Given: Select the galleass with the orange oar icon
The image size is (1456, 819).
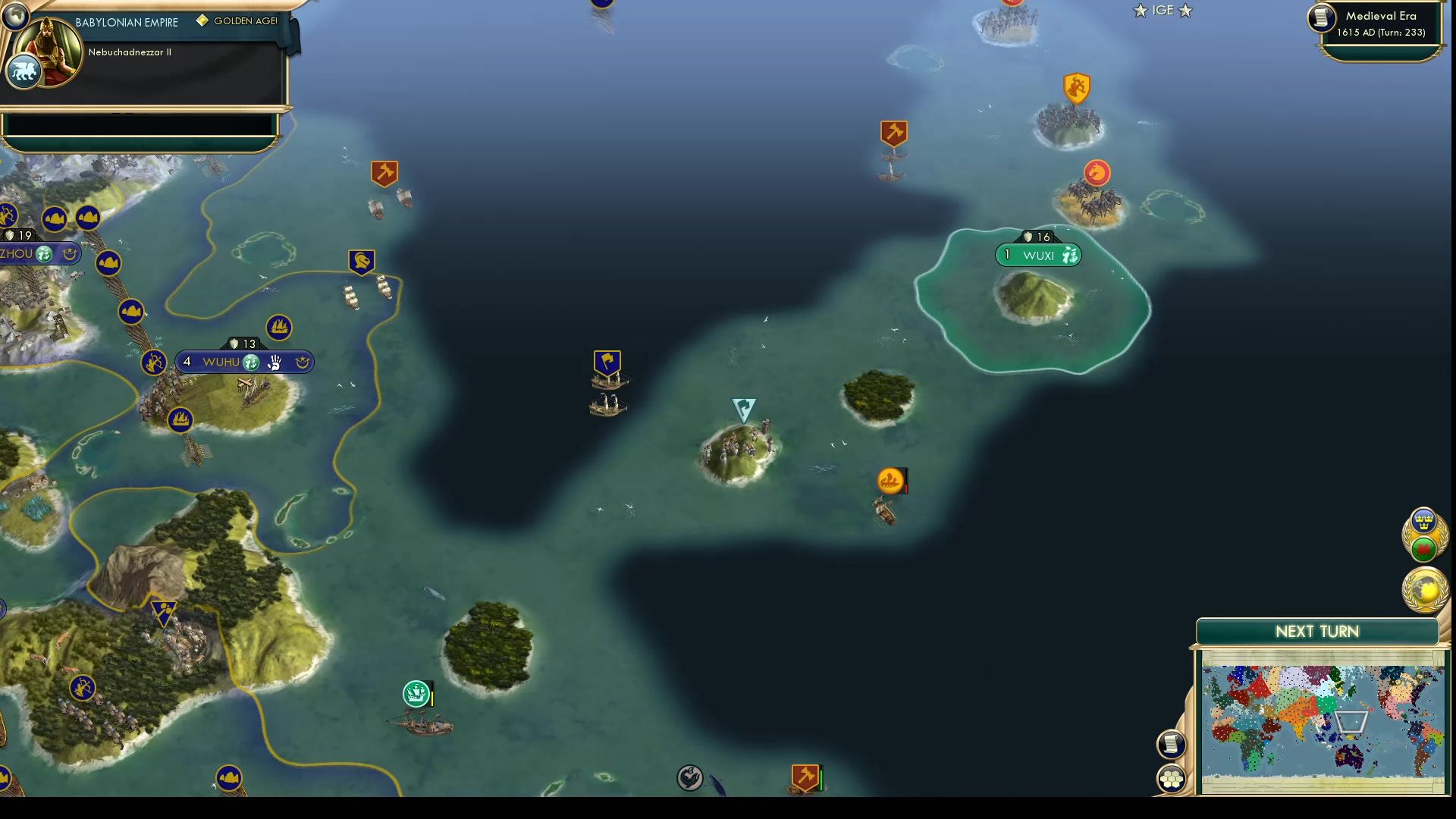Looking at the screenshot, I should tap(889, 480).
